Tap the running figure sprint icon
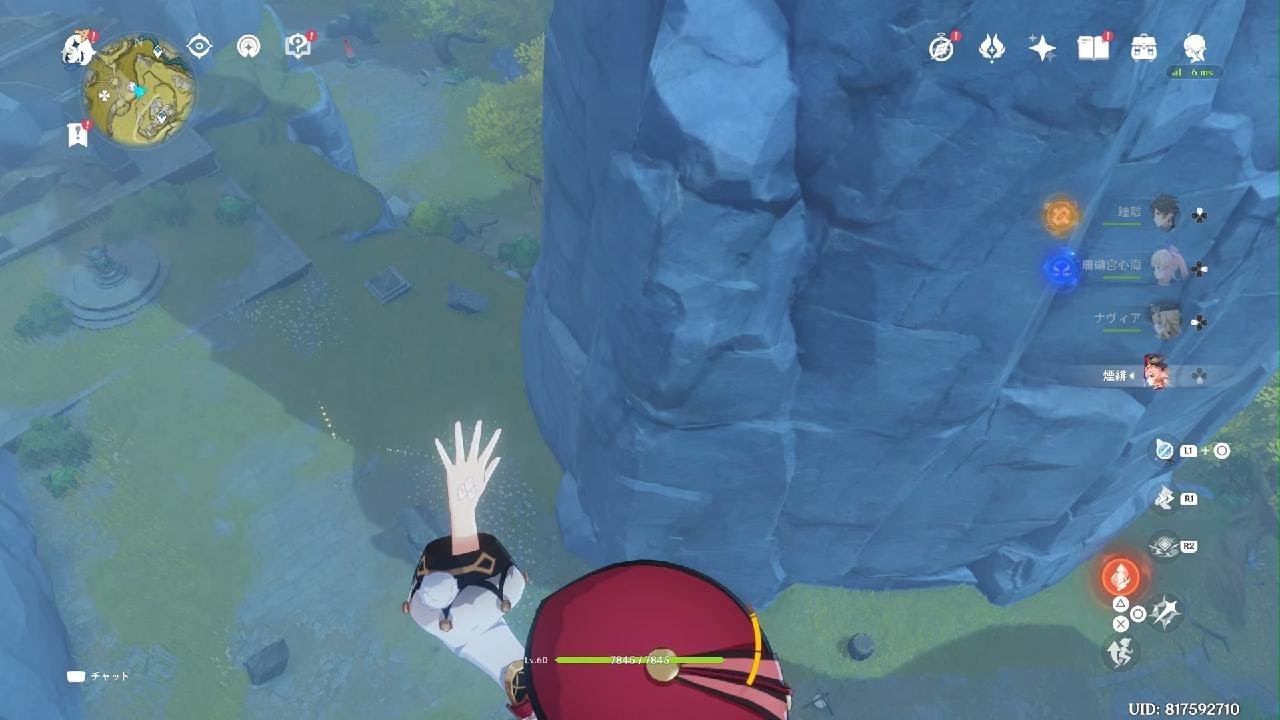Image resolution: width=1280 pixels, height=720 pixels. [1120, 654]
